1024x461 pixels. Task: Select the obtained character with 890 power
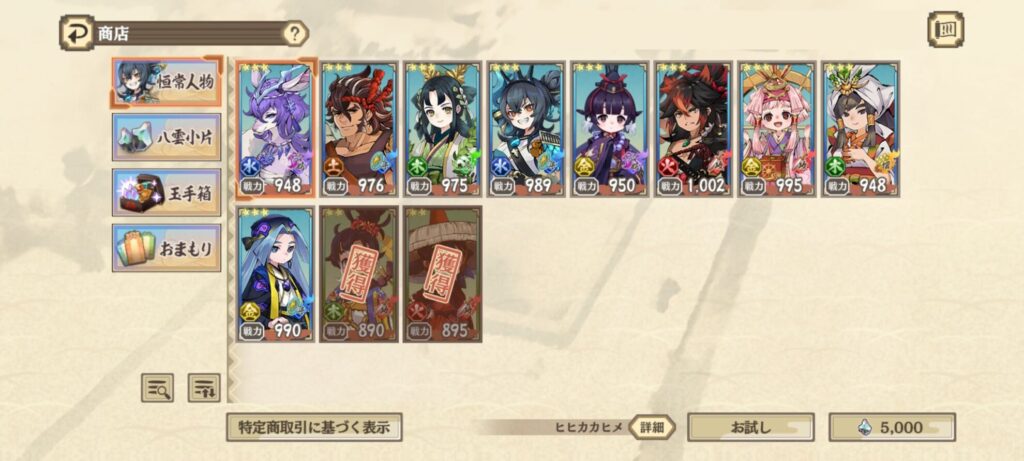point(359,274)
